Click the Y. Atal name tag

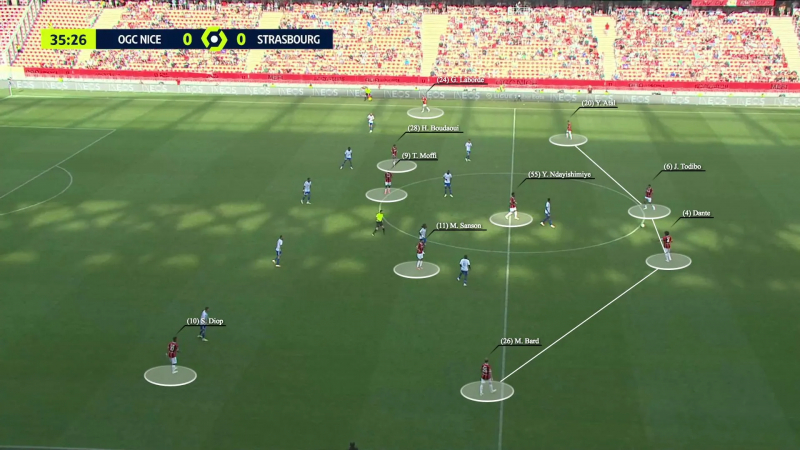coord(600,103)
